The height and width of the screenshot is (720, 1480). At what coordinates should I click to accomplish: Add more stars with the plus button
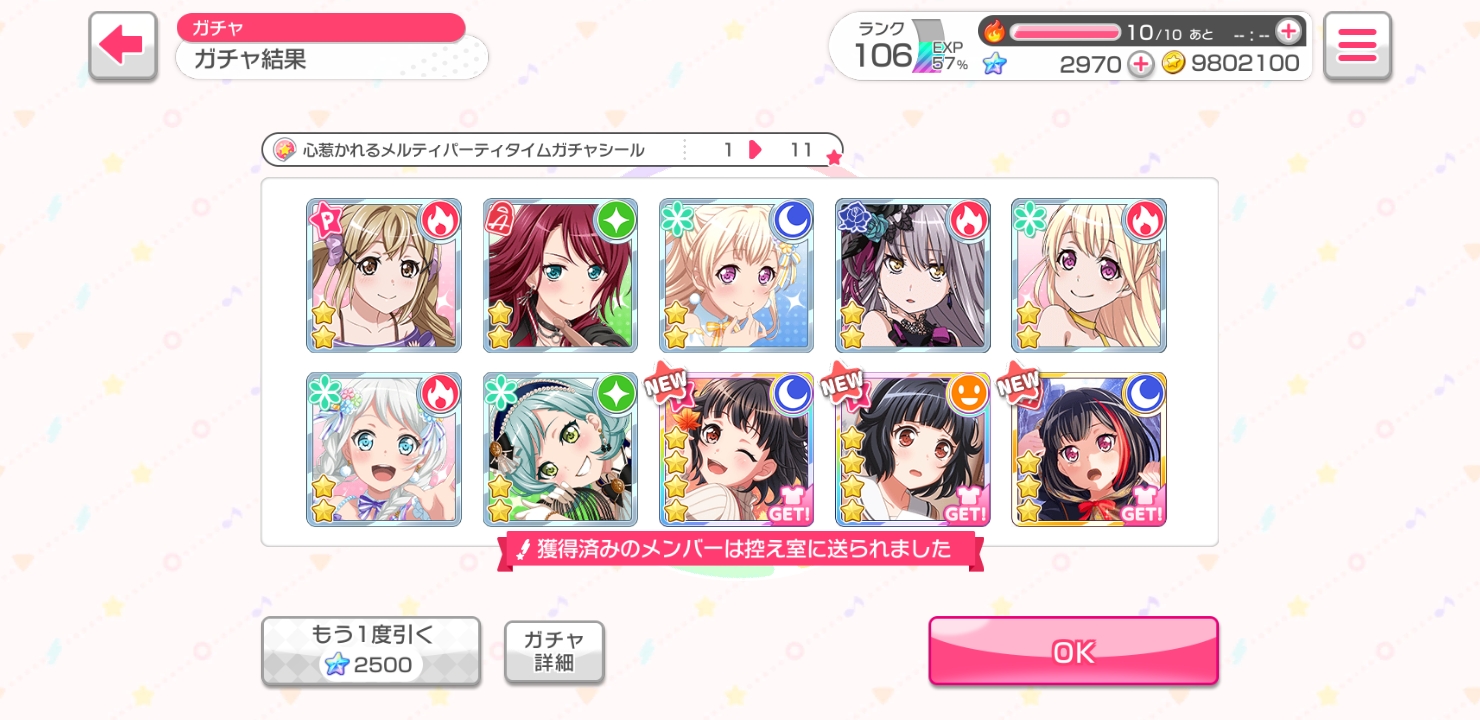[1140, 65]
